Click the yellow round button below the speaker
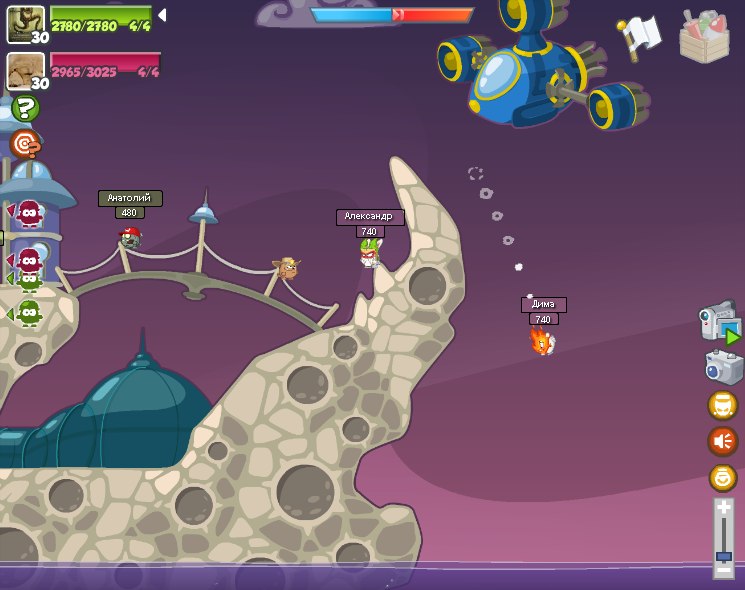This screenshot has height=590, width=745. (x=723, y=477)
